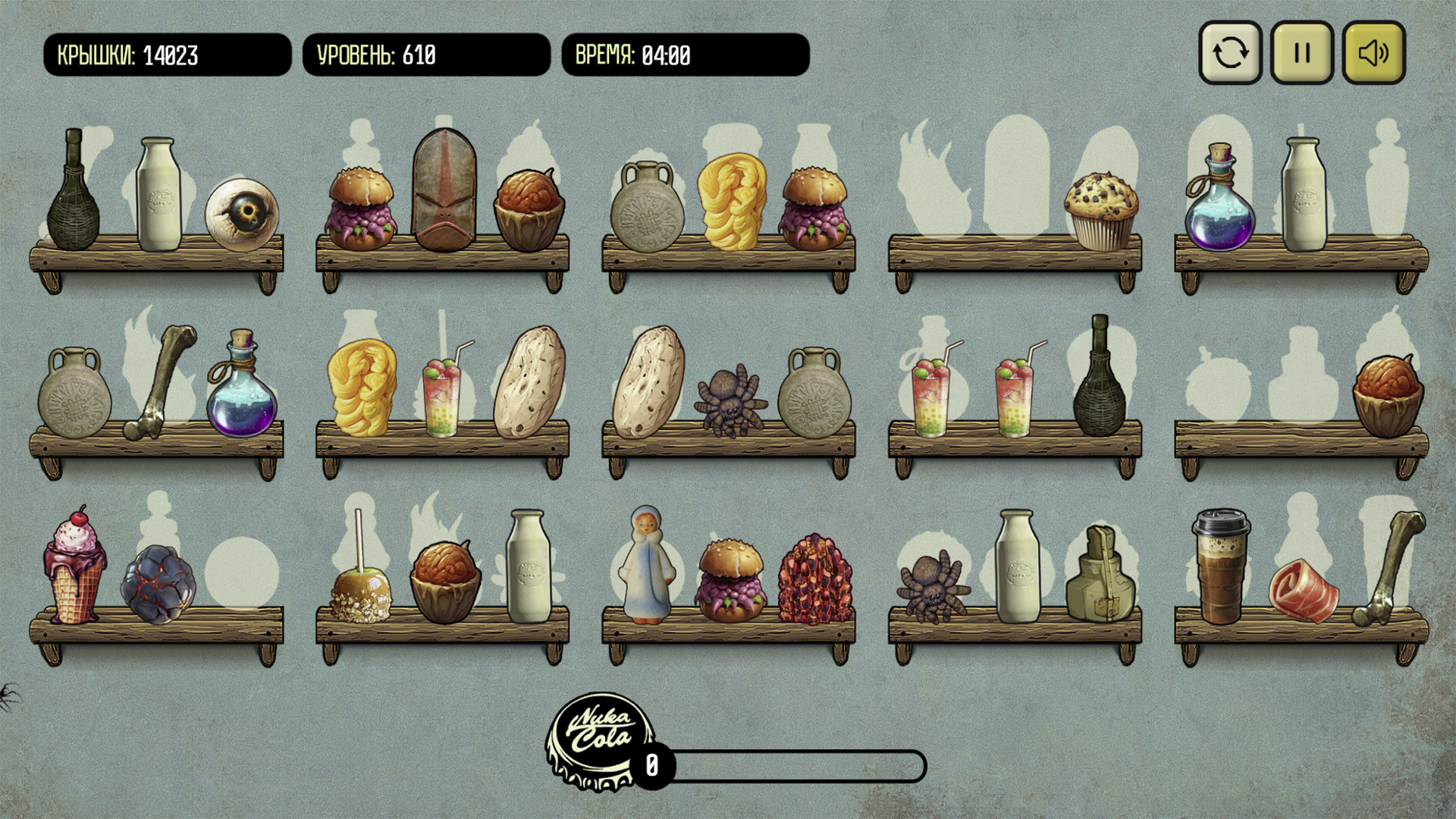Pause the game with the pause button

tap(1301, 52)
